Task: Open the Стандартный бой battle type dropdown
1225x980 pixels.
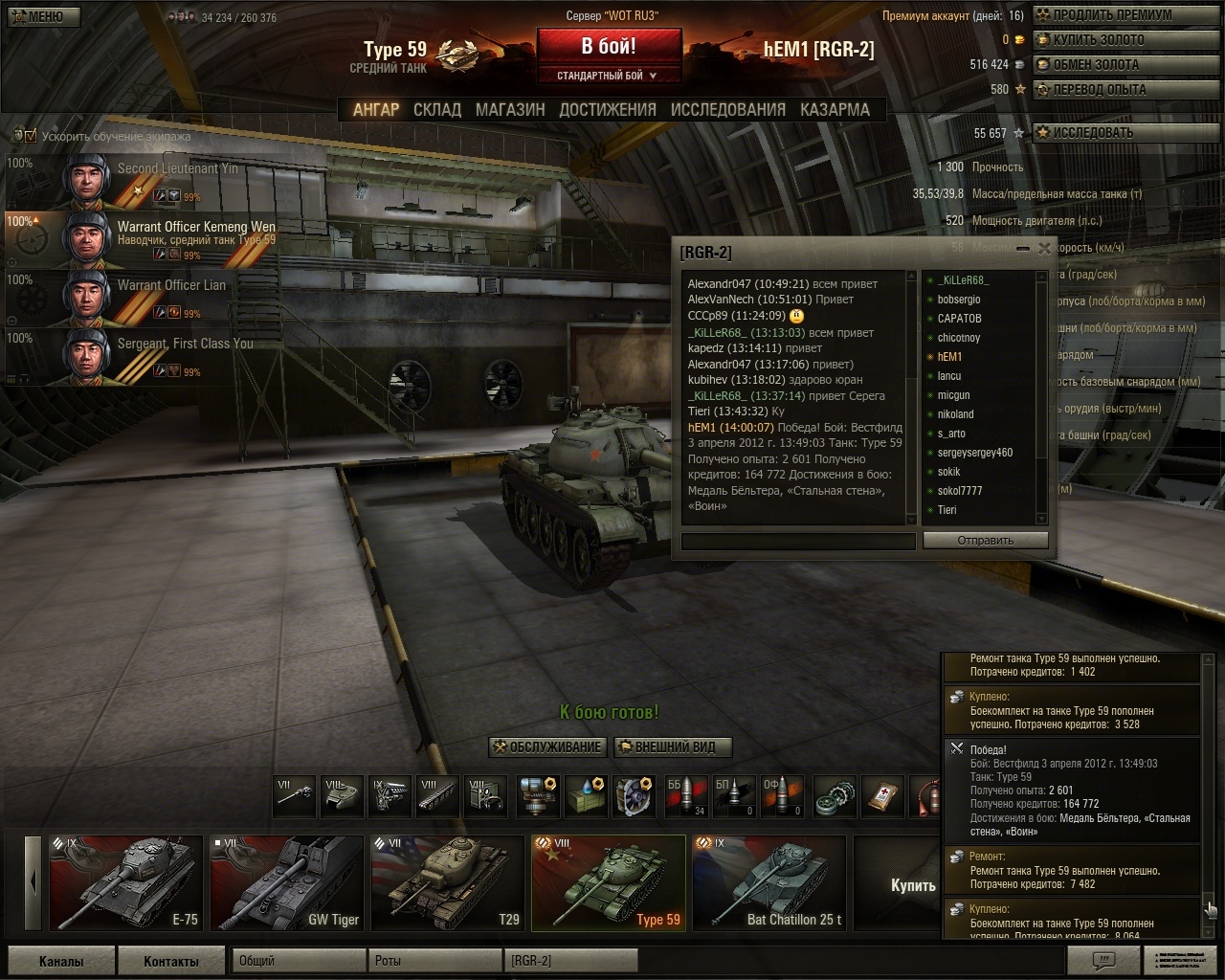Action: click(x=609, y=76)
